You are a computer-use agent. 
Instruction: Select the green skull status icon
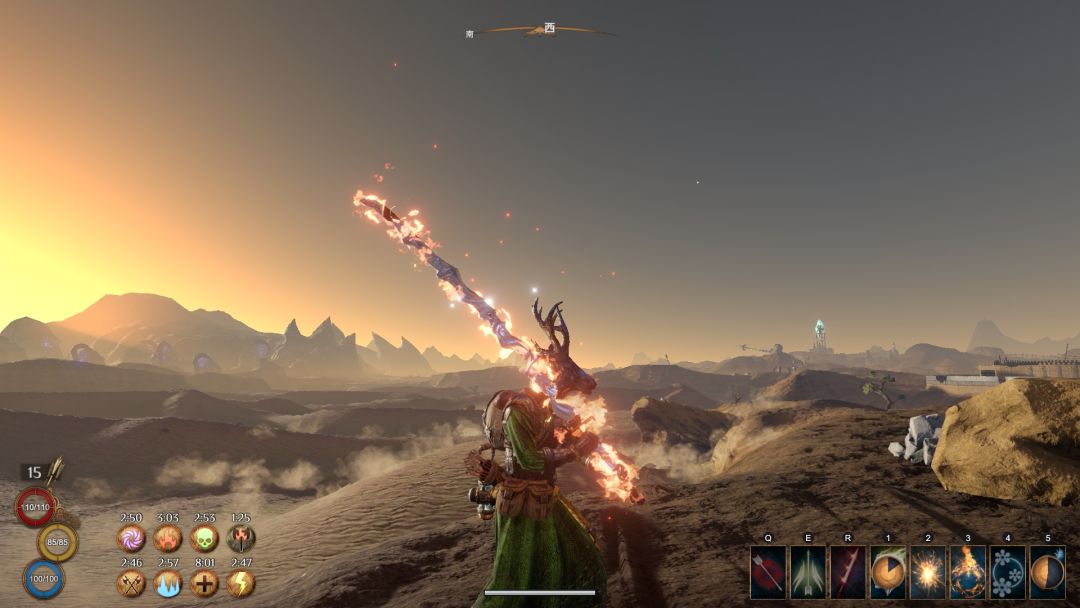point(204,539)
